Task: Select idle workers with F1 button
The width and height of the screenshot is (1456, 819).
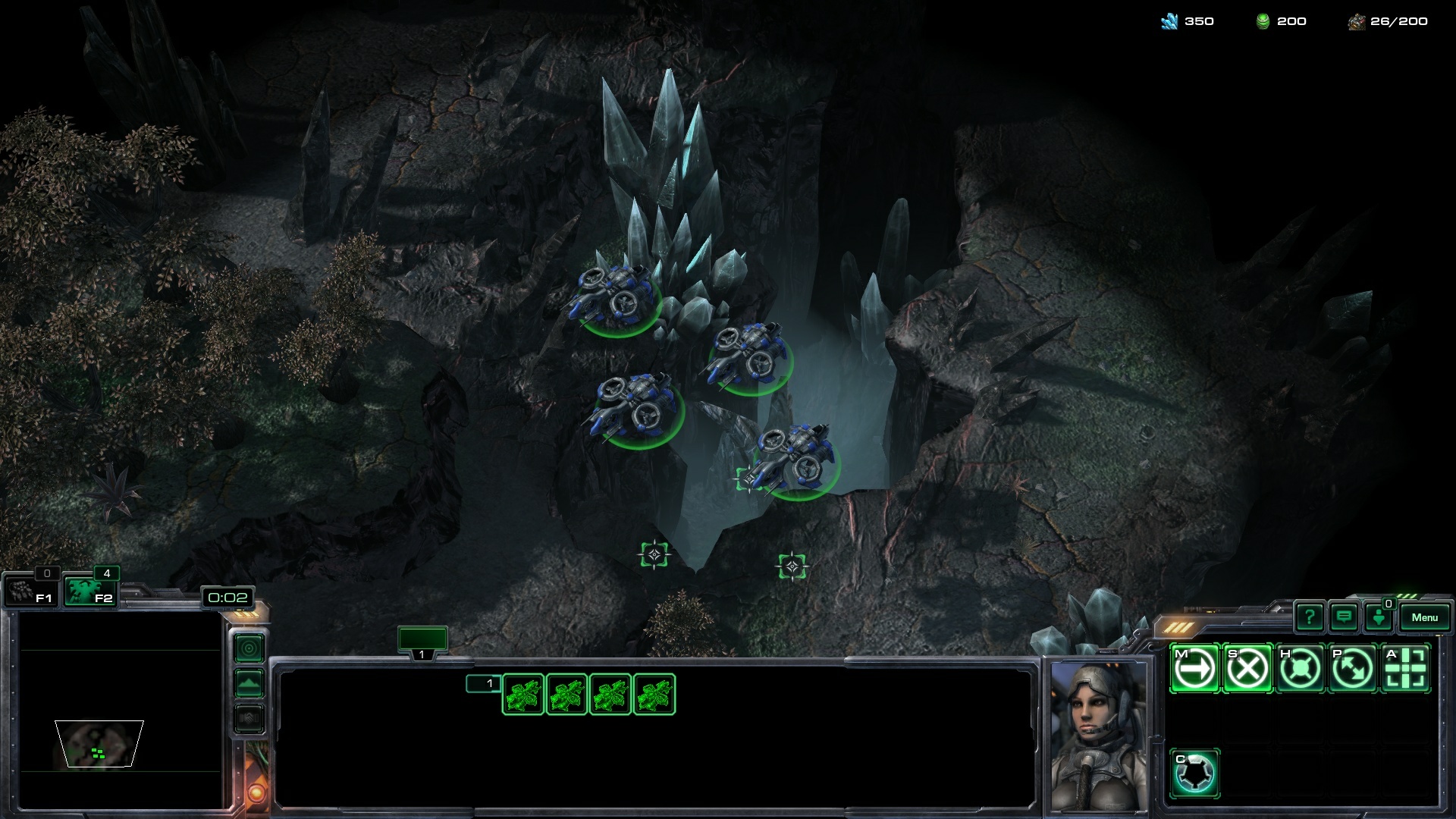Action: [31, 591]
